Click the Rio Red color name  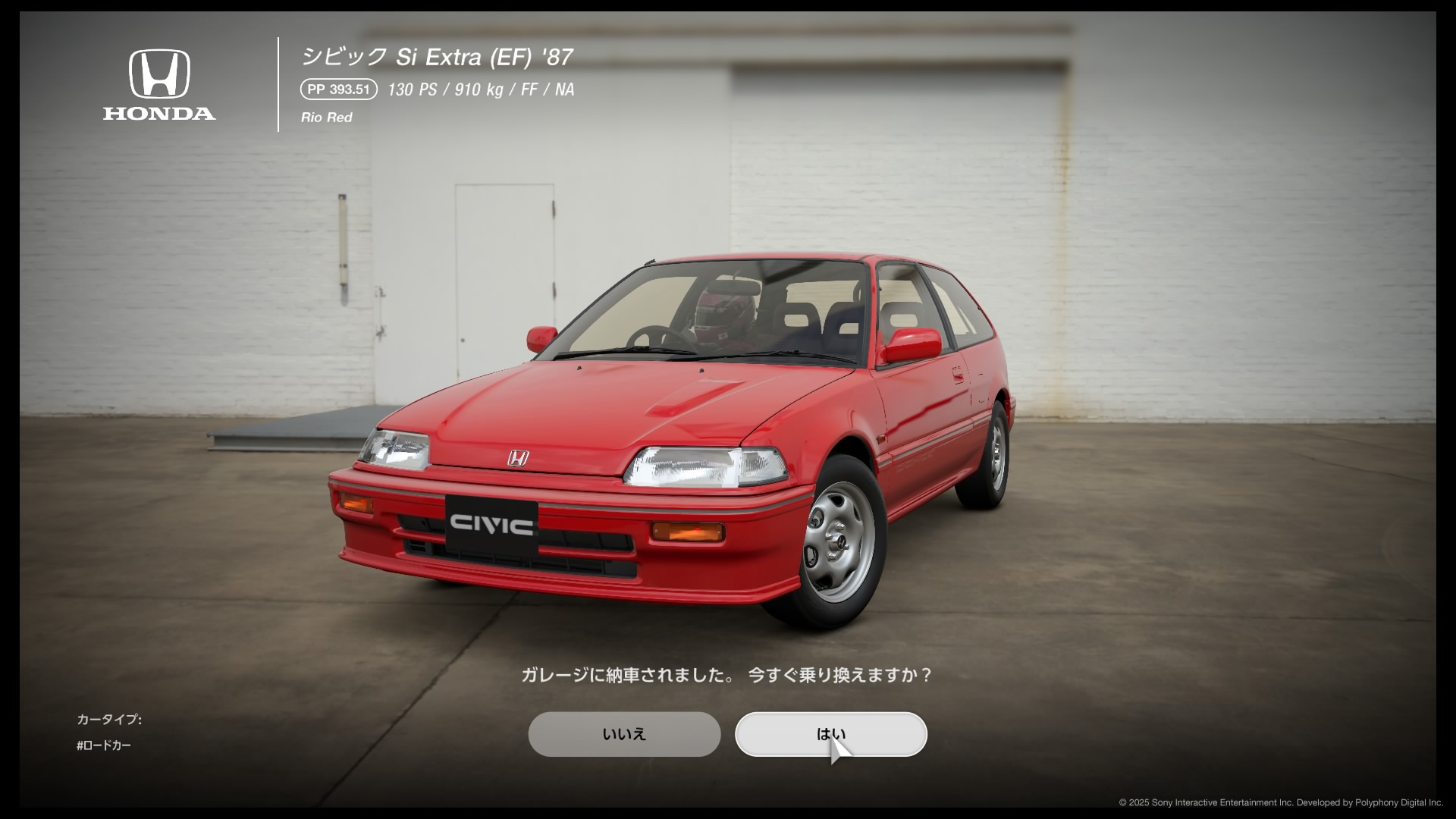(327, 117)
